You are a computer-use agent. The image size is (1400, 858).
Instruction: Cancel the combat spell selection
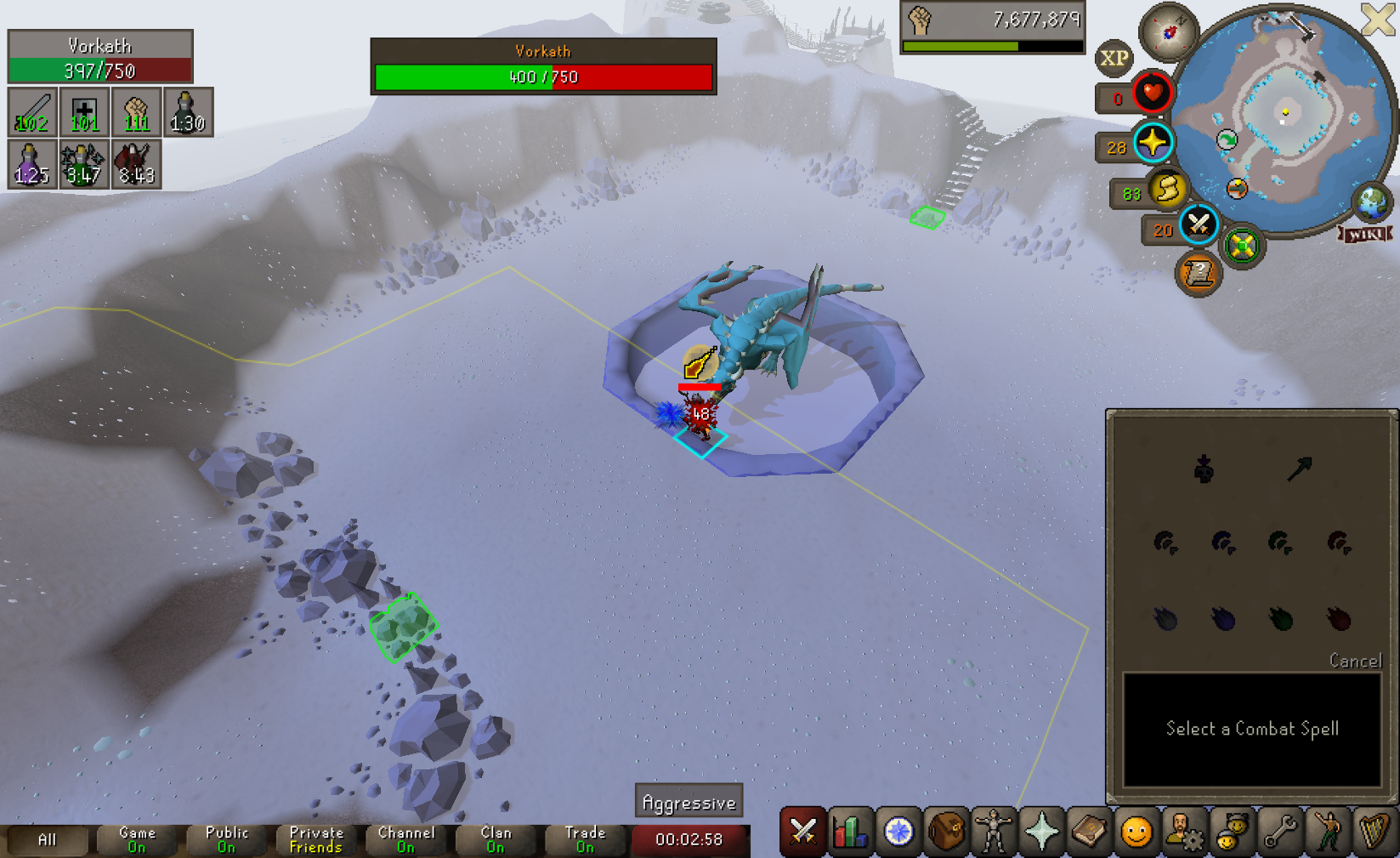pos(1355,661)
